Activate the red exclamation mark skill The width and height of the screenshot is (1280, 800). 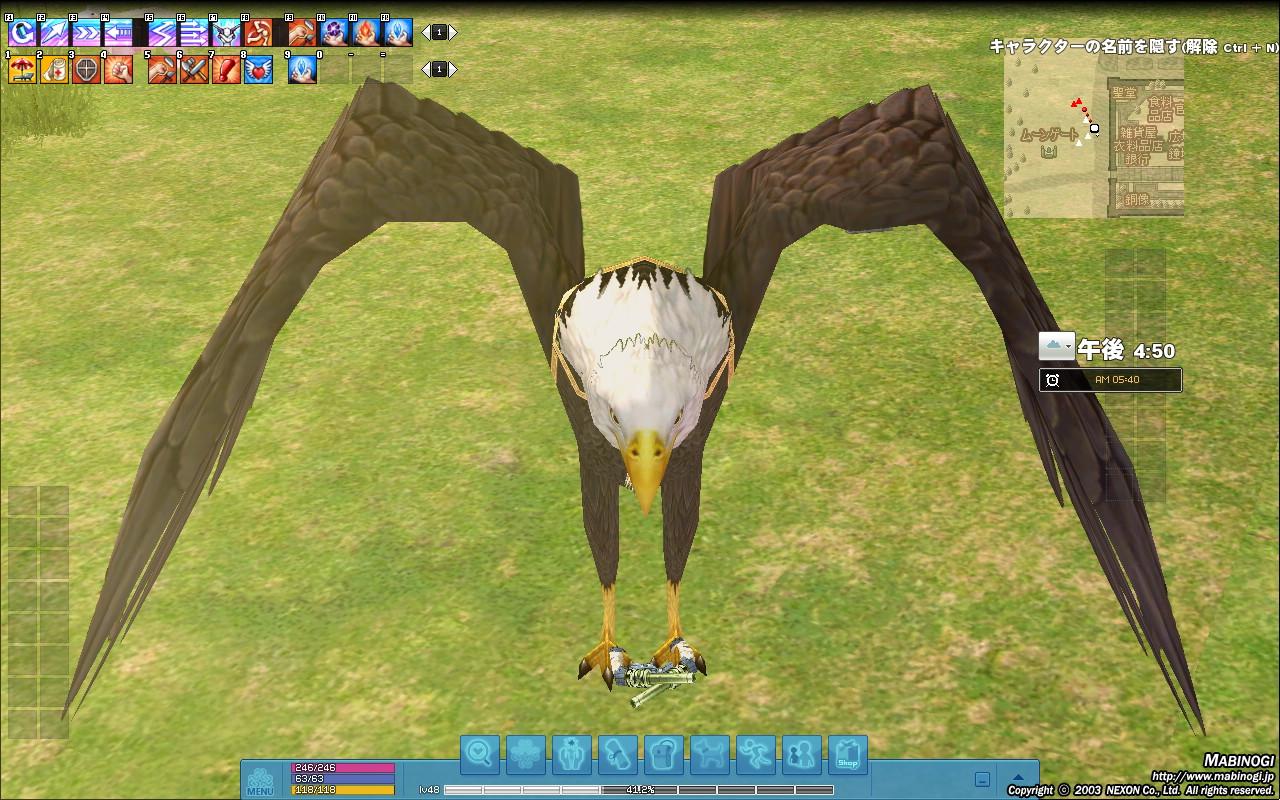tap(226, 70)
